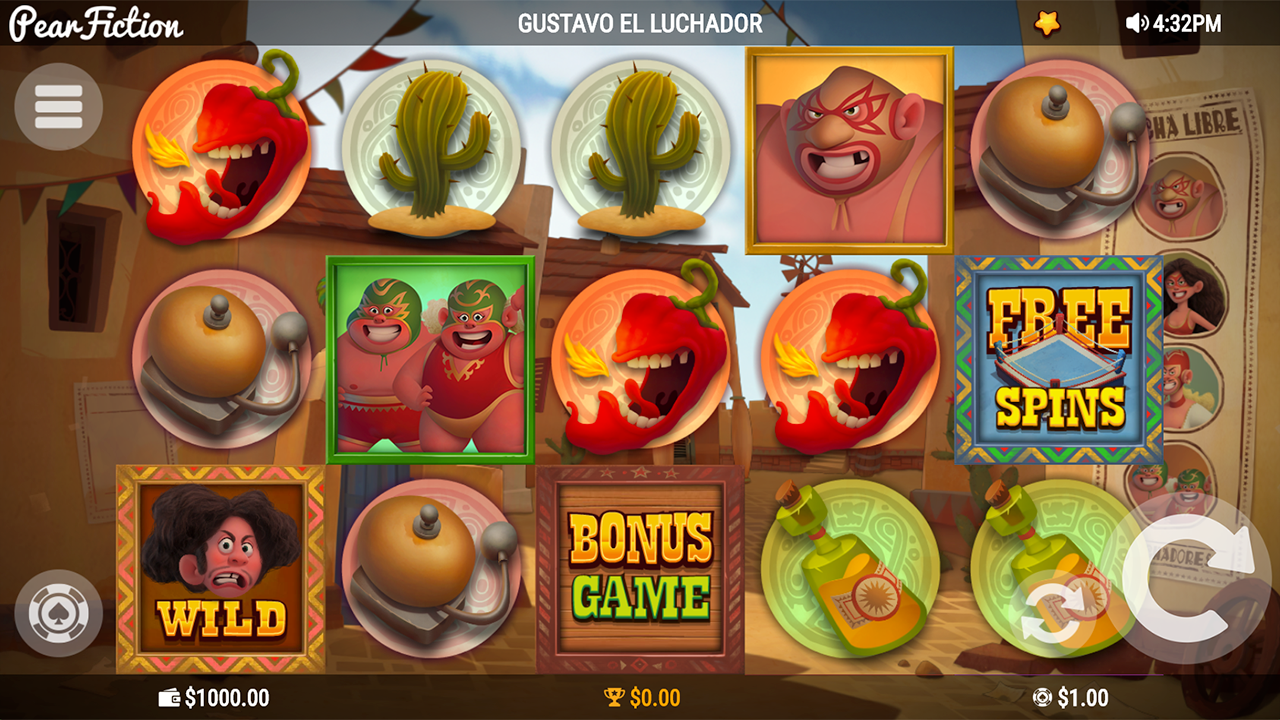The width and height of the screenshot is (1280, 720).
Task: Expand the menu from the top-left corner
Action: click(57, 107)
